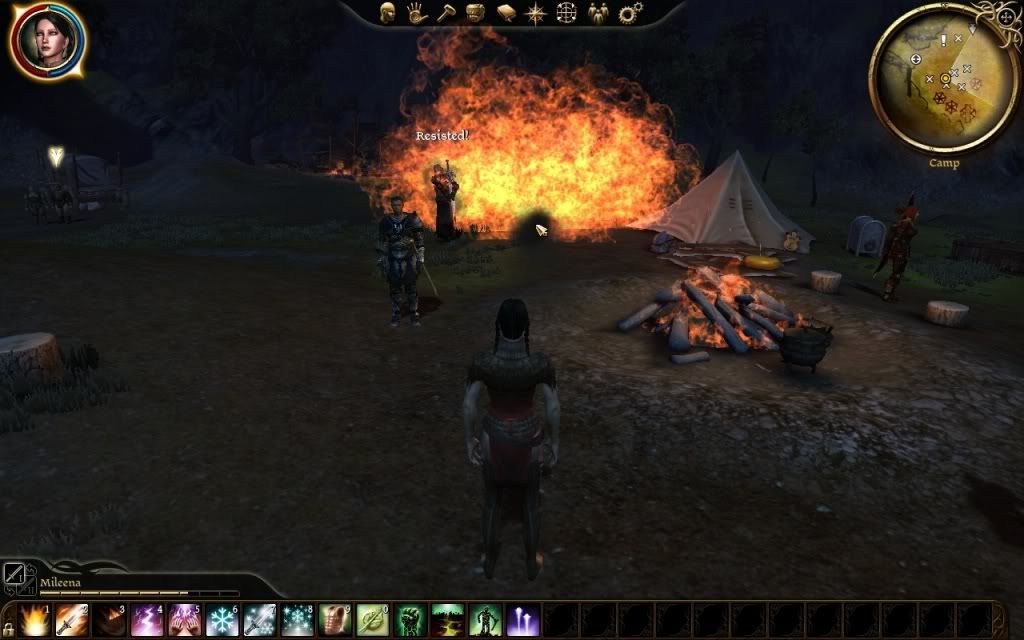Activate the green fist ability

coord(410,620)
